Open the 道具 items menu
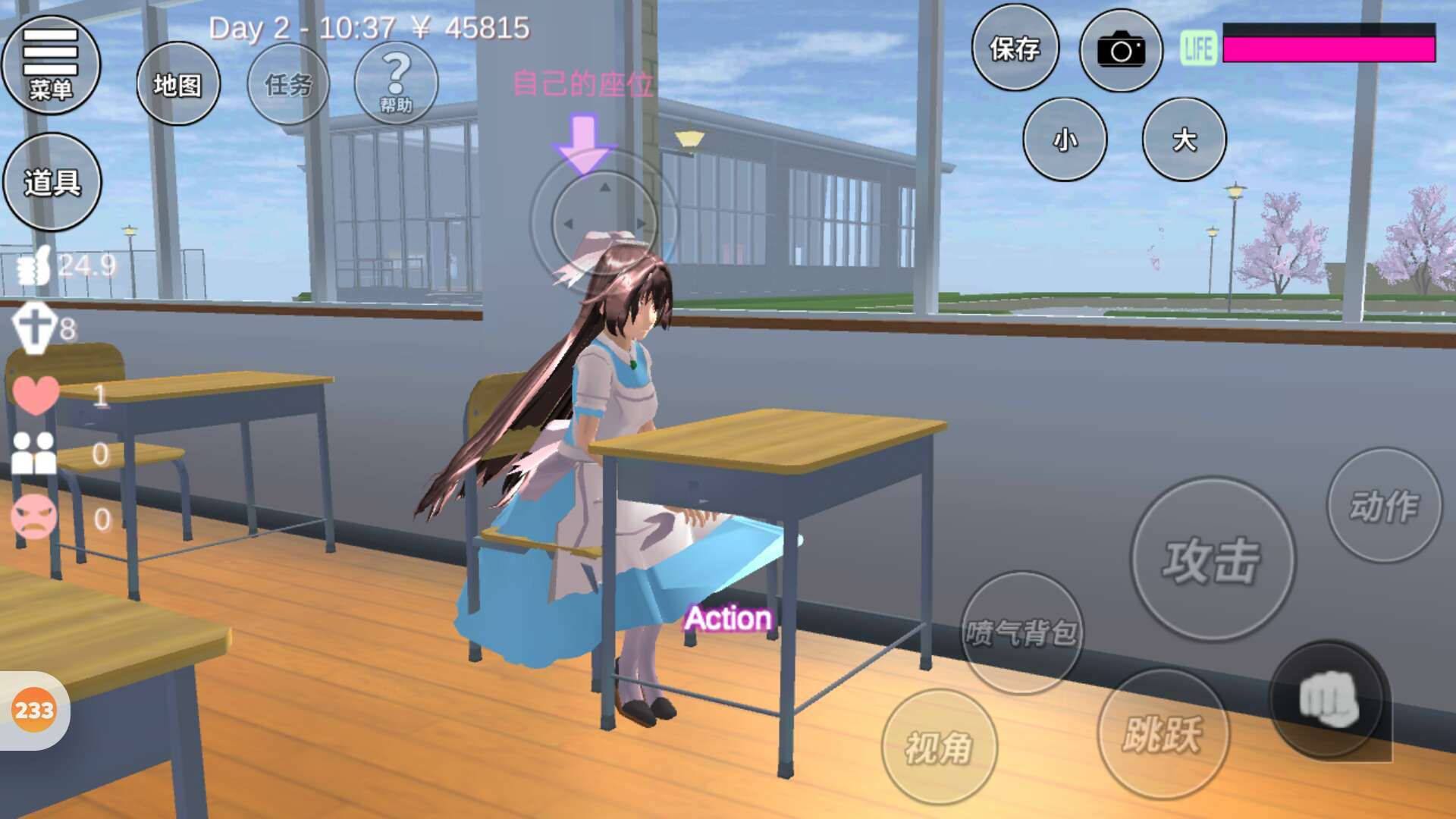 (x=52, y=182)
